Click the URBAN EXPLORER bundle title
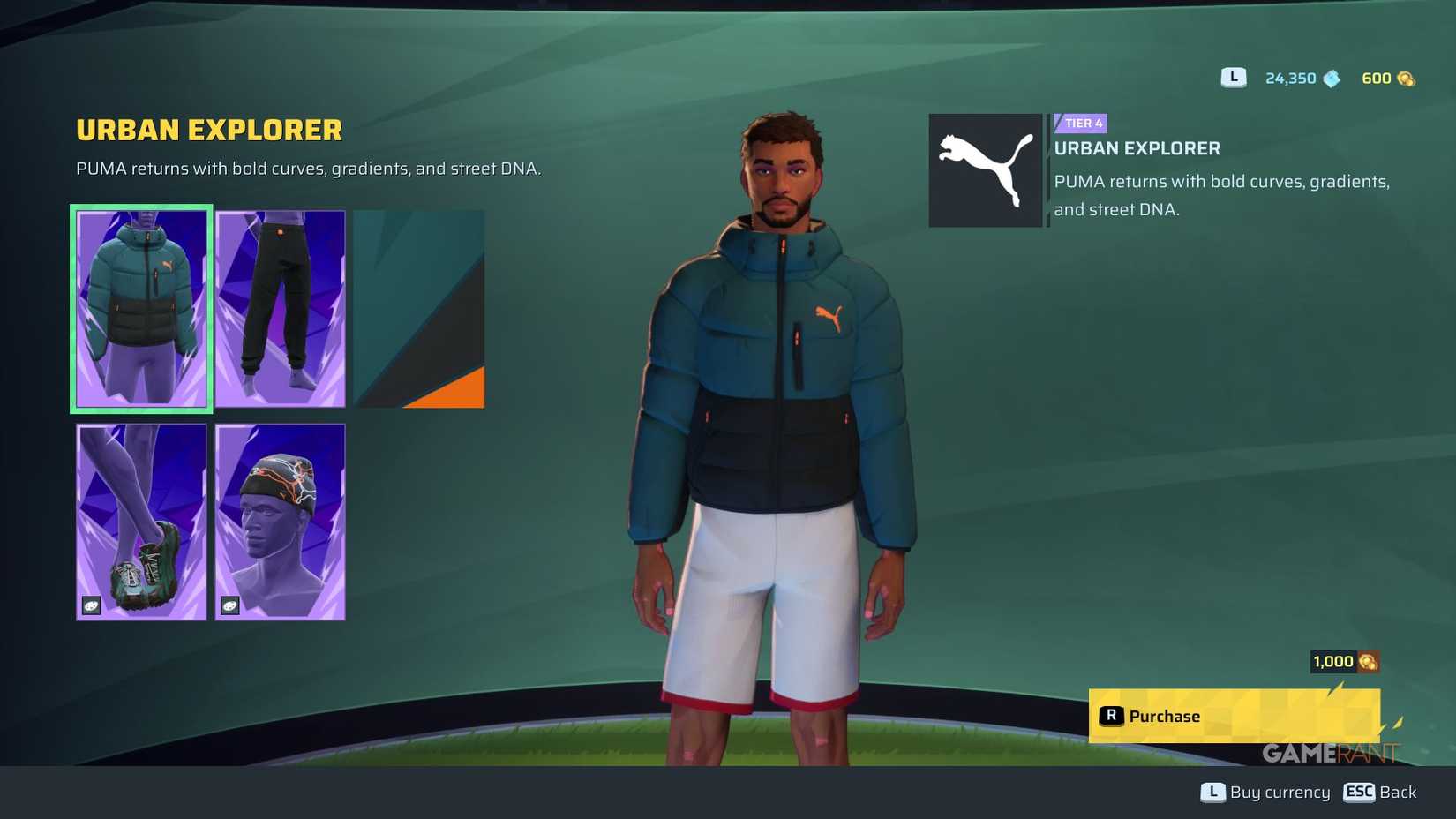 (x=208, y=130)
